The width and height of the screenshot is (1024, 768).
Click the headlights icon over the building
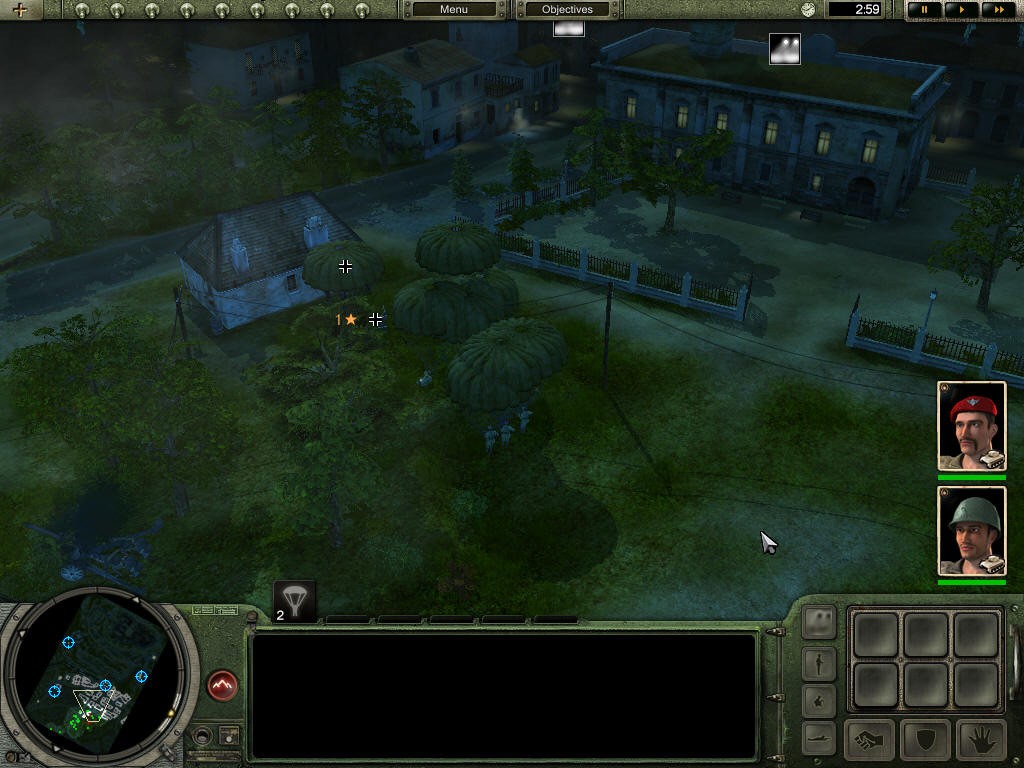coord(784,49)
